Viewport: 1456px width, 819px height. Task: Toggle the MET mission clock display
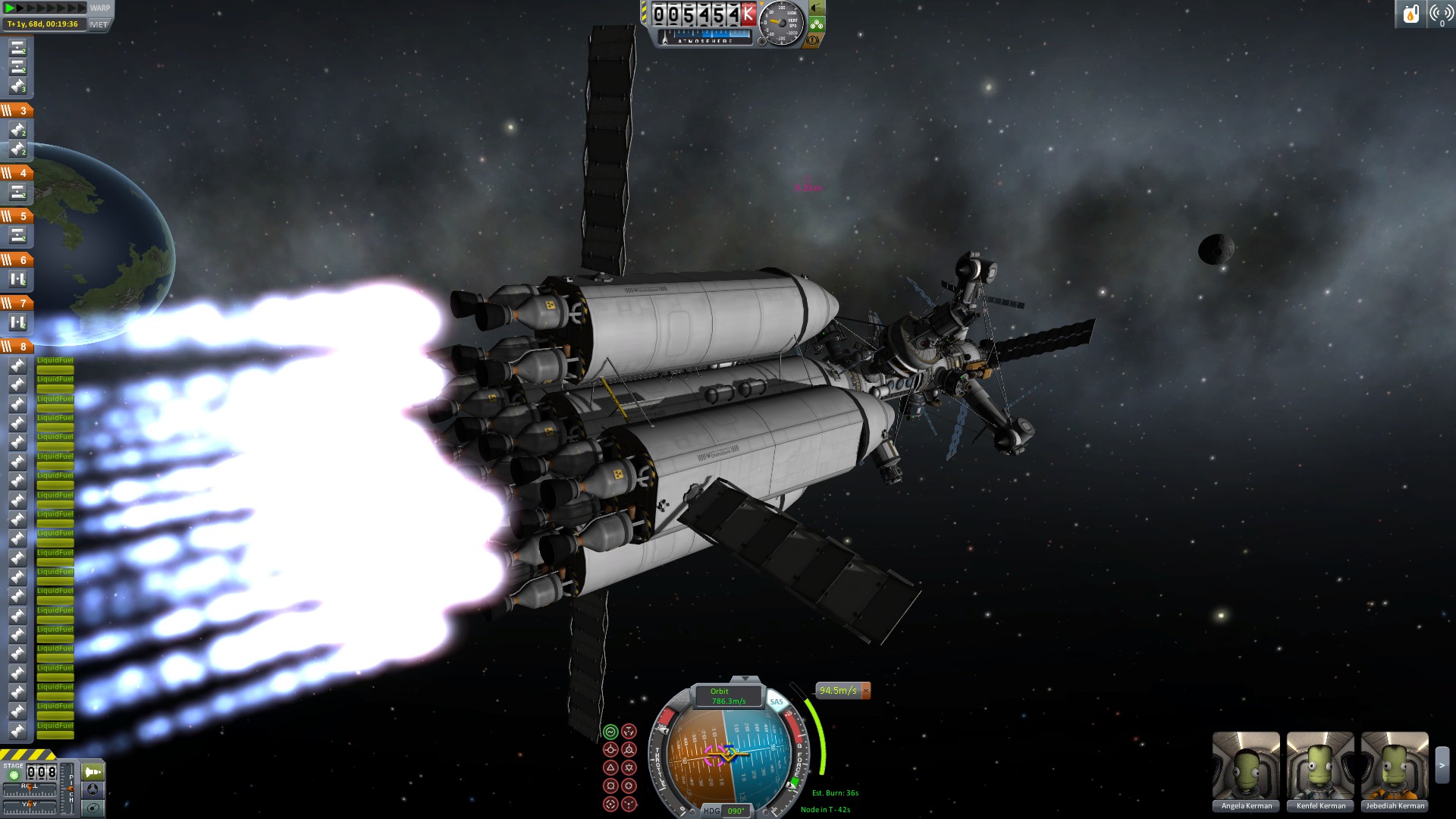[x=99, y=24]
